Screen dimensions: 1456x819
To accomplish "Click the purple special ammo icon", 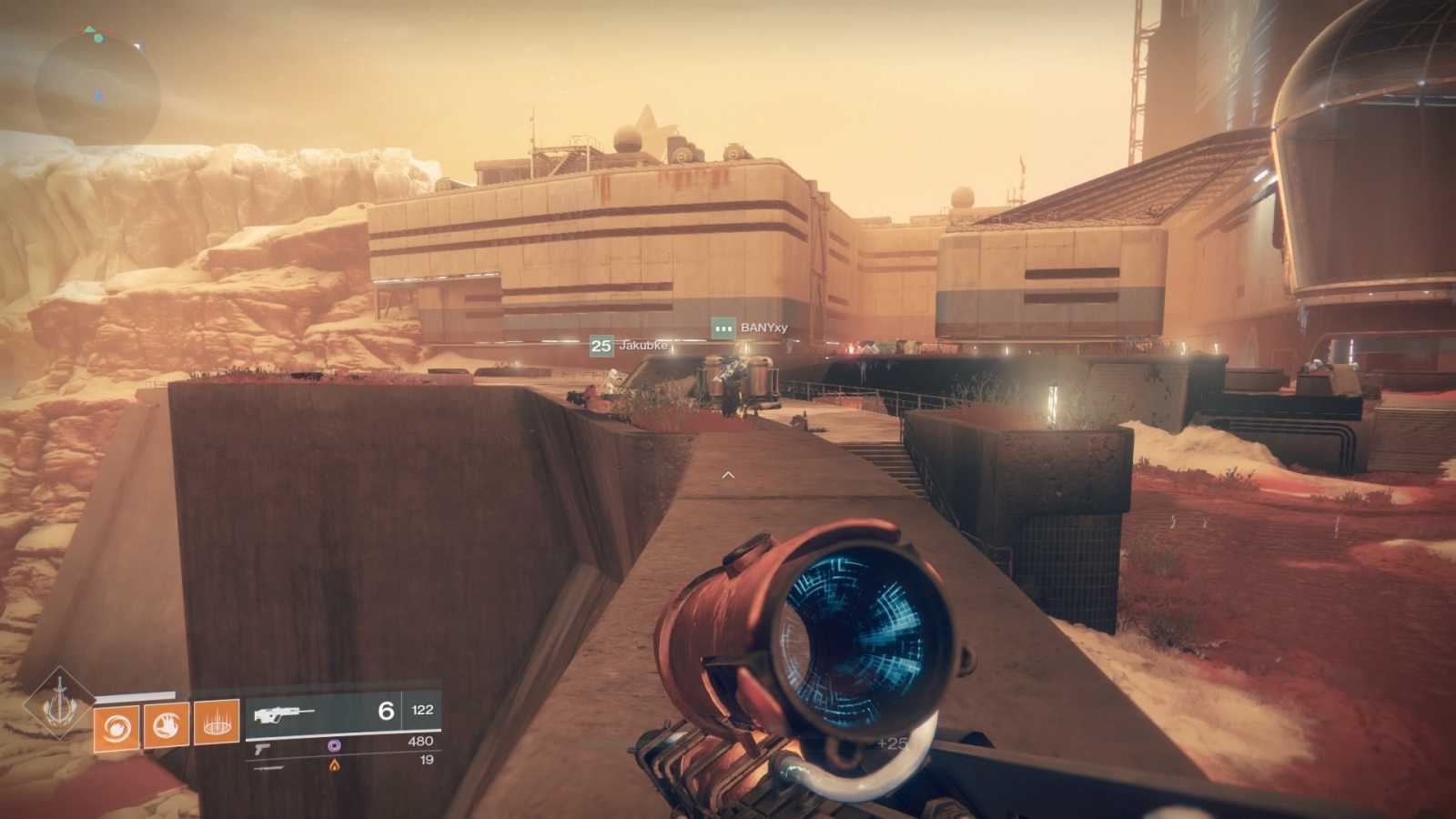I will (x=335, y=746).
